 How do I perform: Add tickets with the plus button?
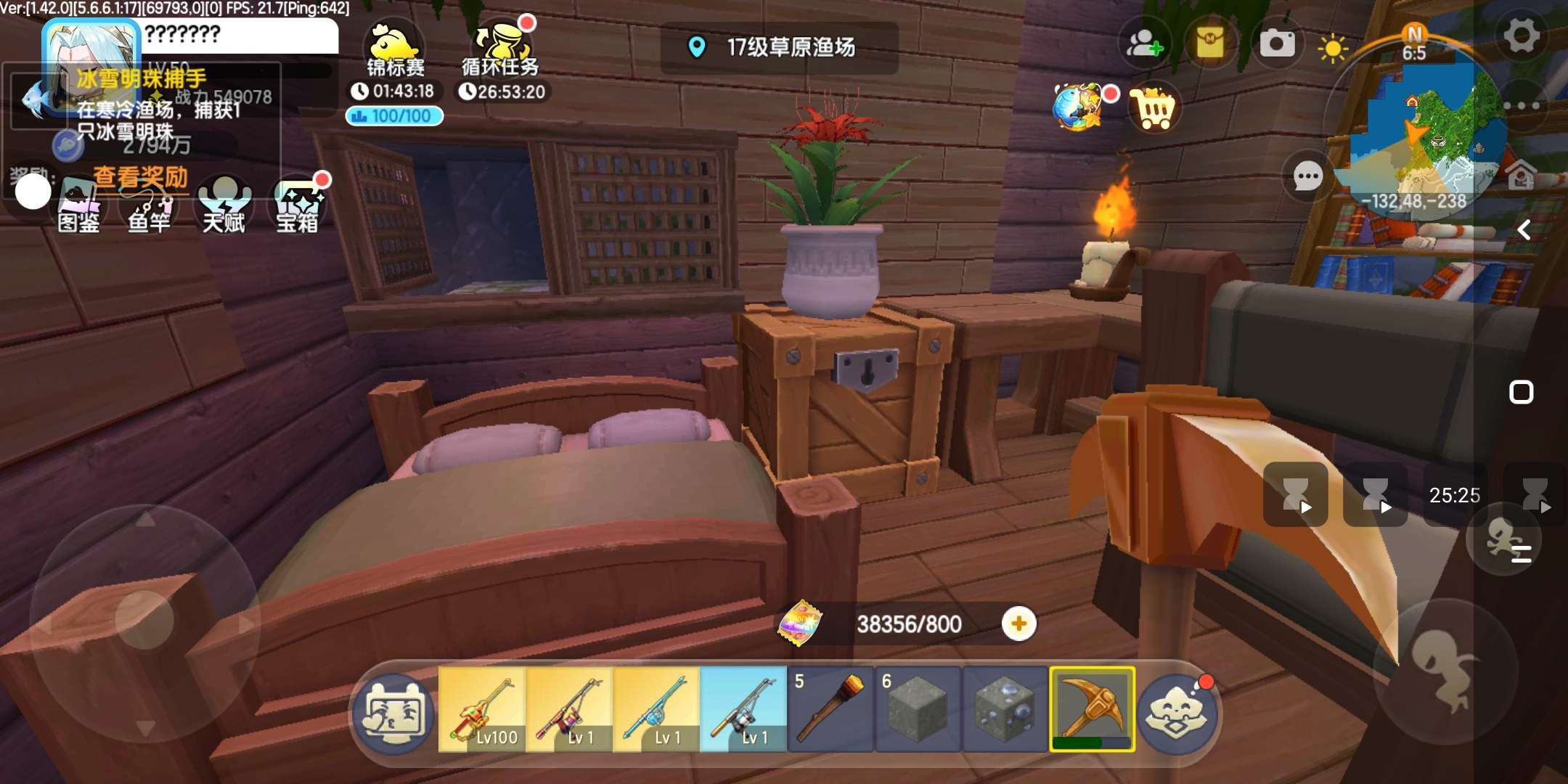(1018, 624)
